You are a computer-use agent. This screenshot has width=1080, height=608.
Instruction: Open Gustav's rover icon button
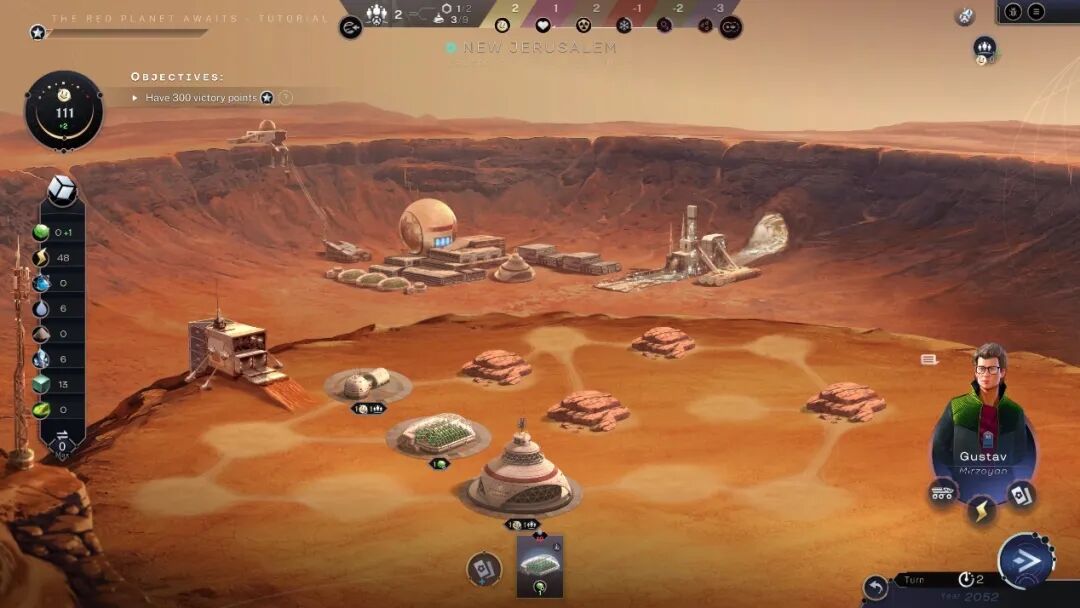click(942, 492)
